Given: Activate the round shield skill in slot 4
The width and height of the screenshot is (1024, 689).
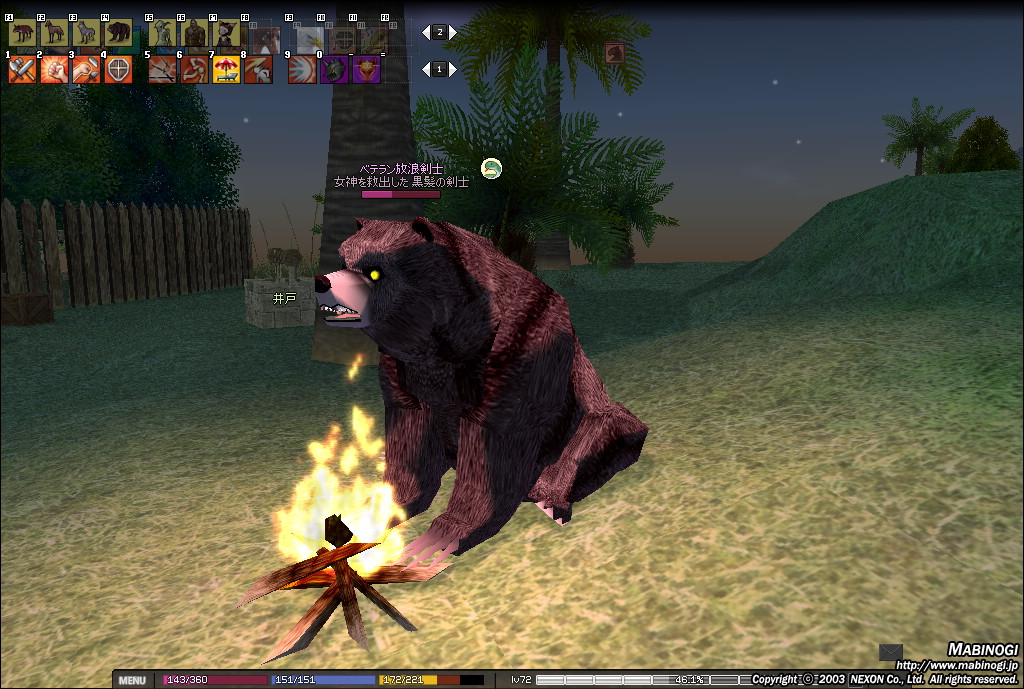Looking at the screenshot, I should (x=118, y=70).
